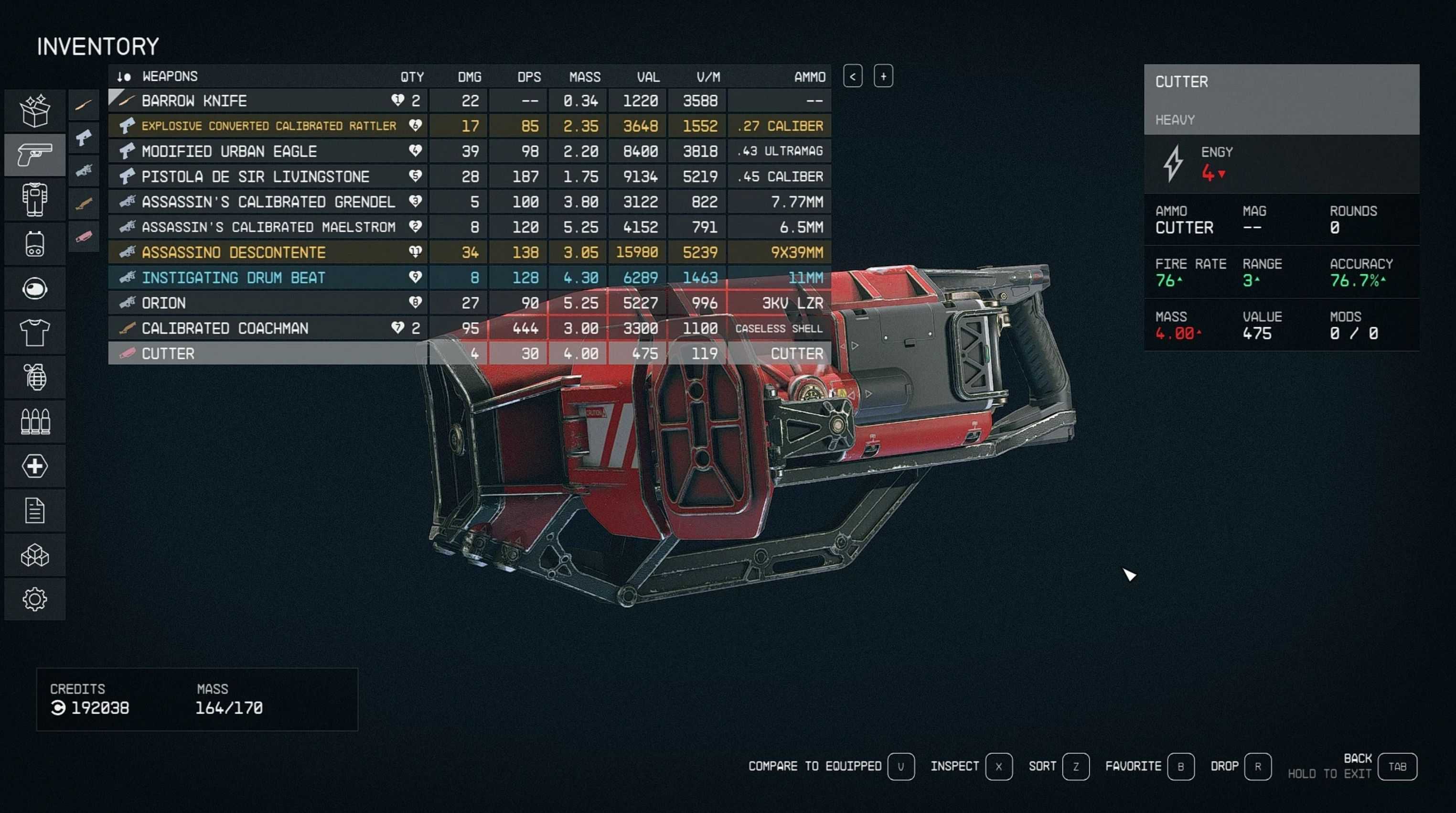
Task: Open the notes document category
Action: 34,510
